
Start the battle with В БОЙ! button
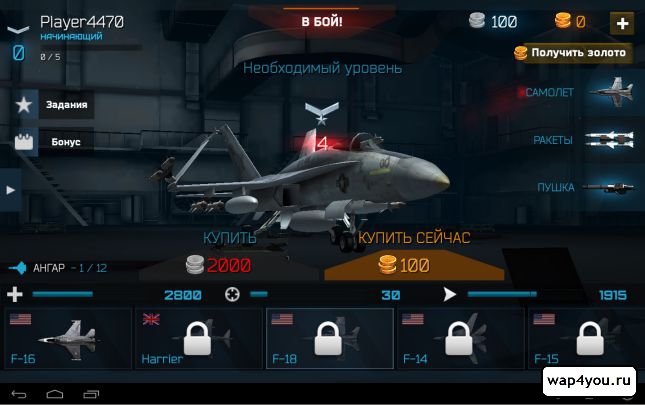coord(322,19)
